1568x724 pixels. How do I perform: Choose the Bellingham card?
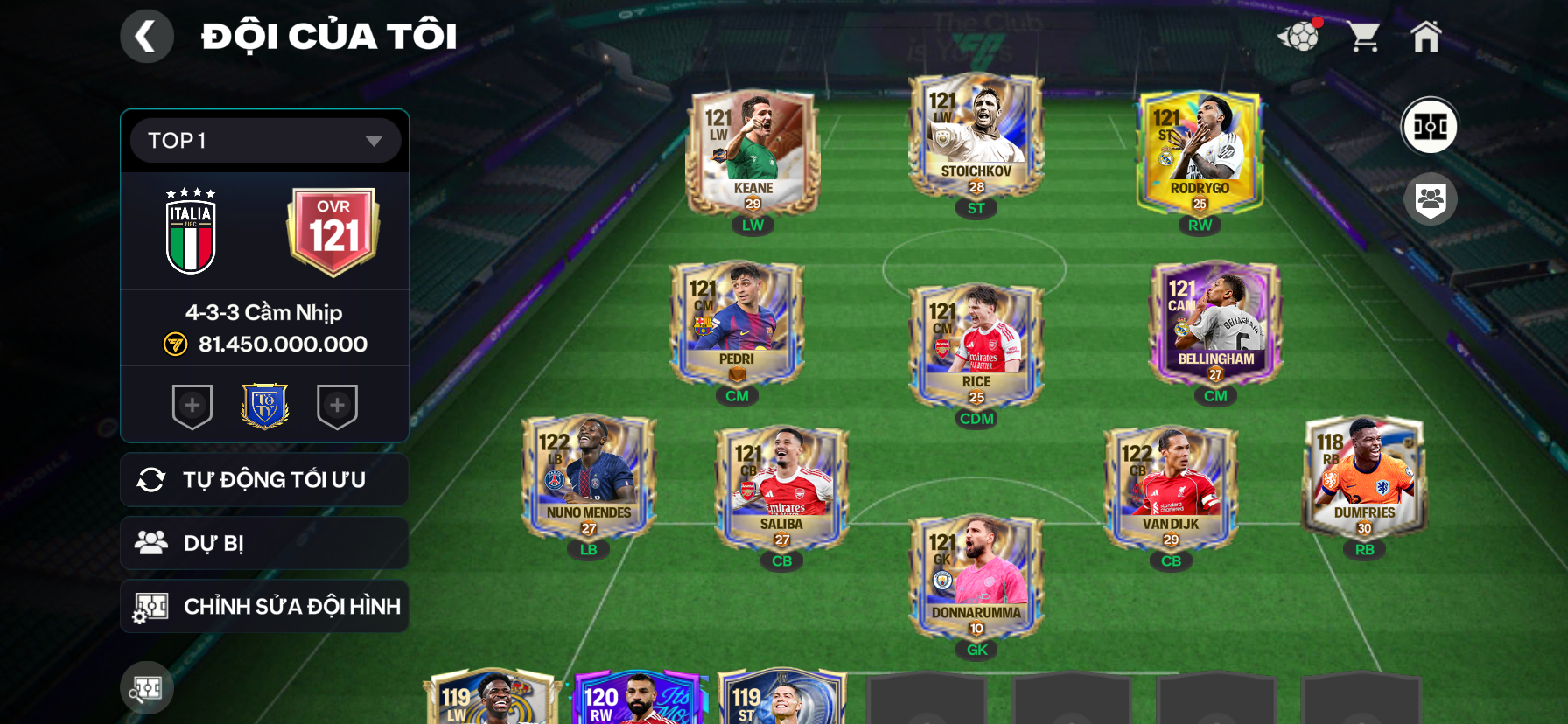point(1215,324)
